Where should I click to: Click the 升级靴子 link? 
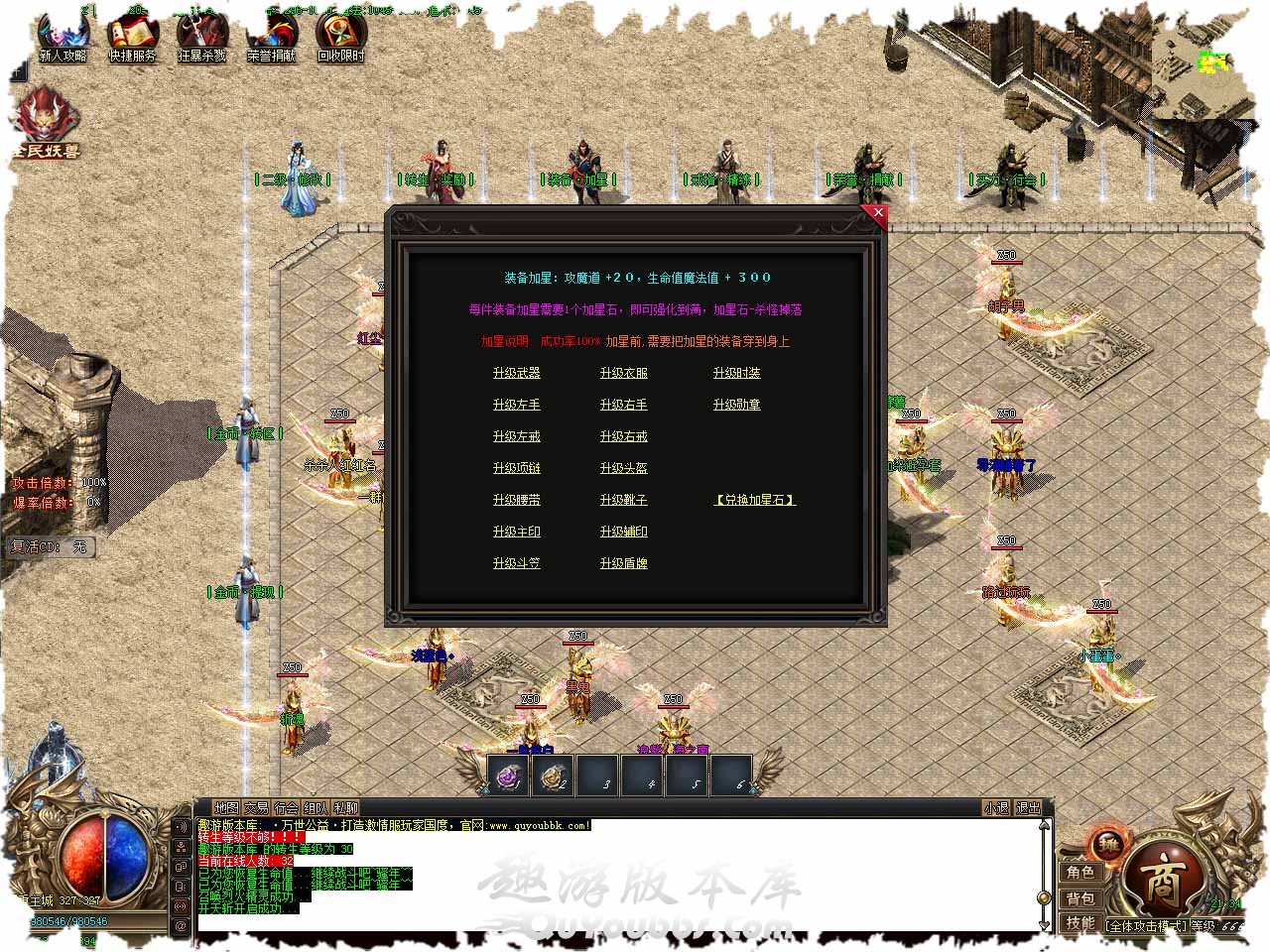(623, 500)
